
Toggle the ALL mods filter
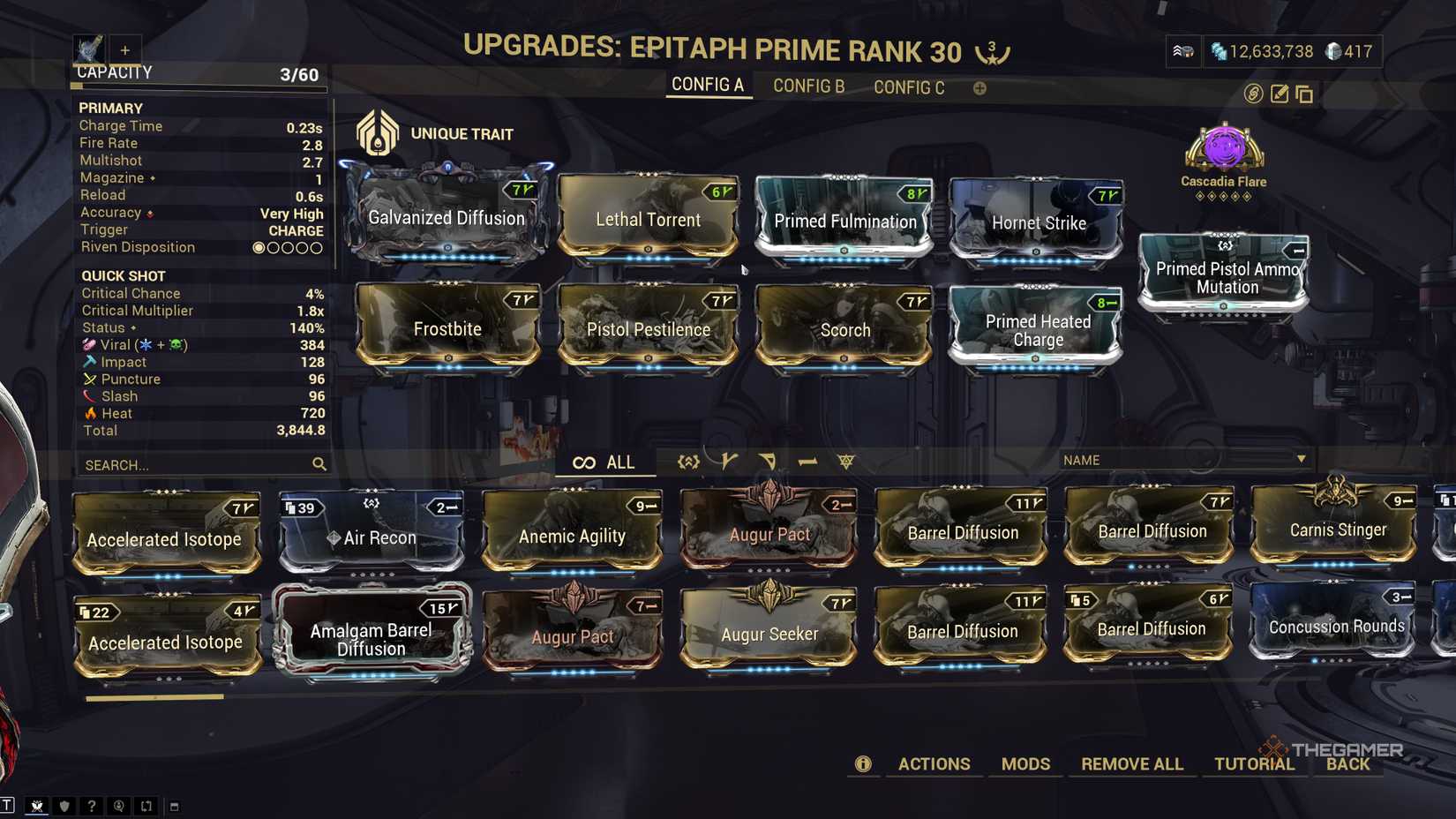pos(606,462)
